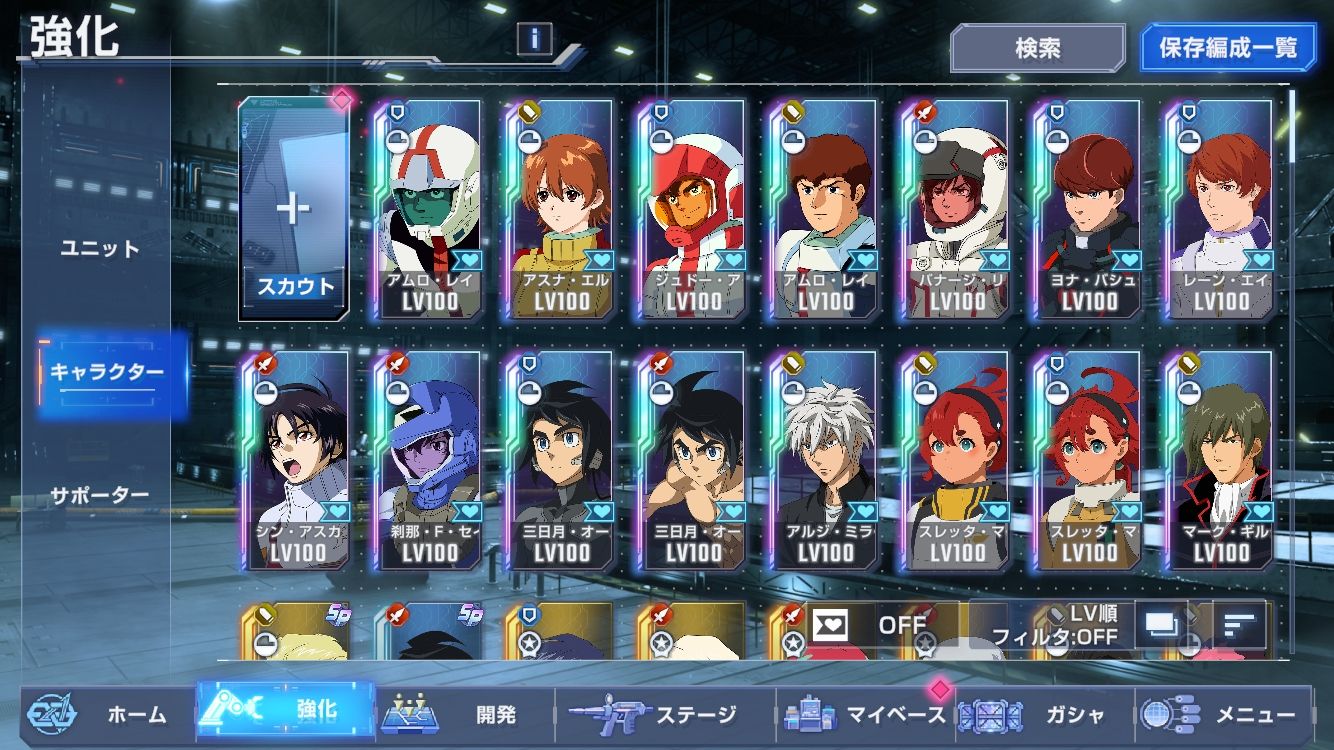This screenshot has height=750, width=1334.
Task: Select the キャラクター tab
Action: (107, 372)
